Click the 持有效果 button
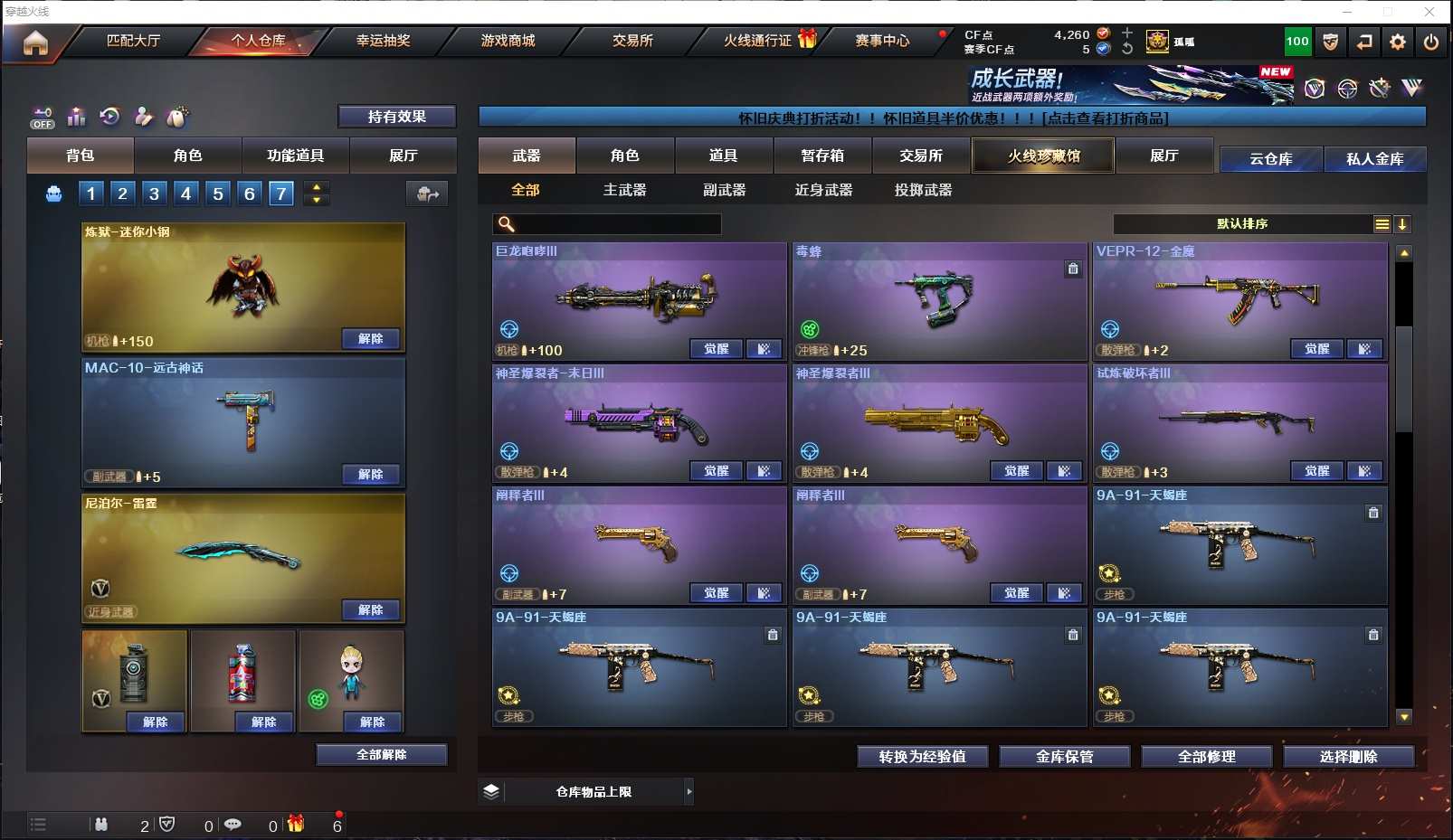Image resolution: width=1453 pixels, height=840 pixels. coord(396,117)
